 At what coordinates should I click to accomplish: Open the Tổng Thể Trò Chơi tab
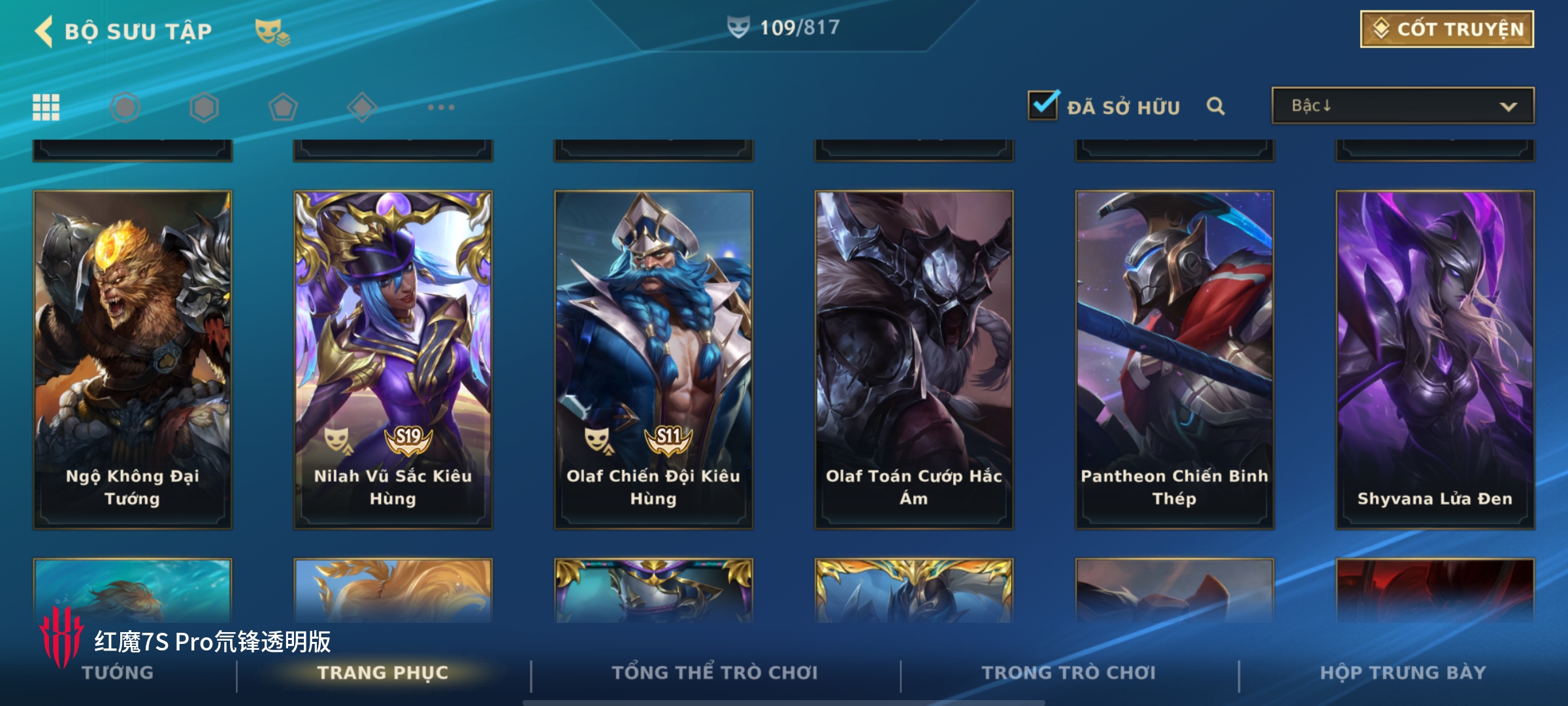pyautogui.click(x=715, y=673)
